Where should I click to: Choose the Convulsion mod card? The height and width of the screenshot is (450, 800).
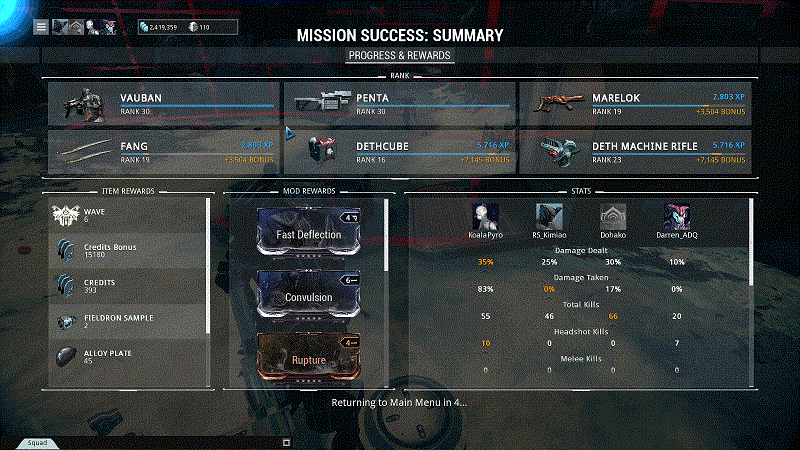coord(308,294)
